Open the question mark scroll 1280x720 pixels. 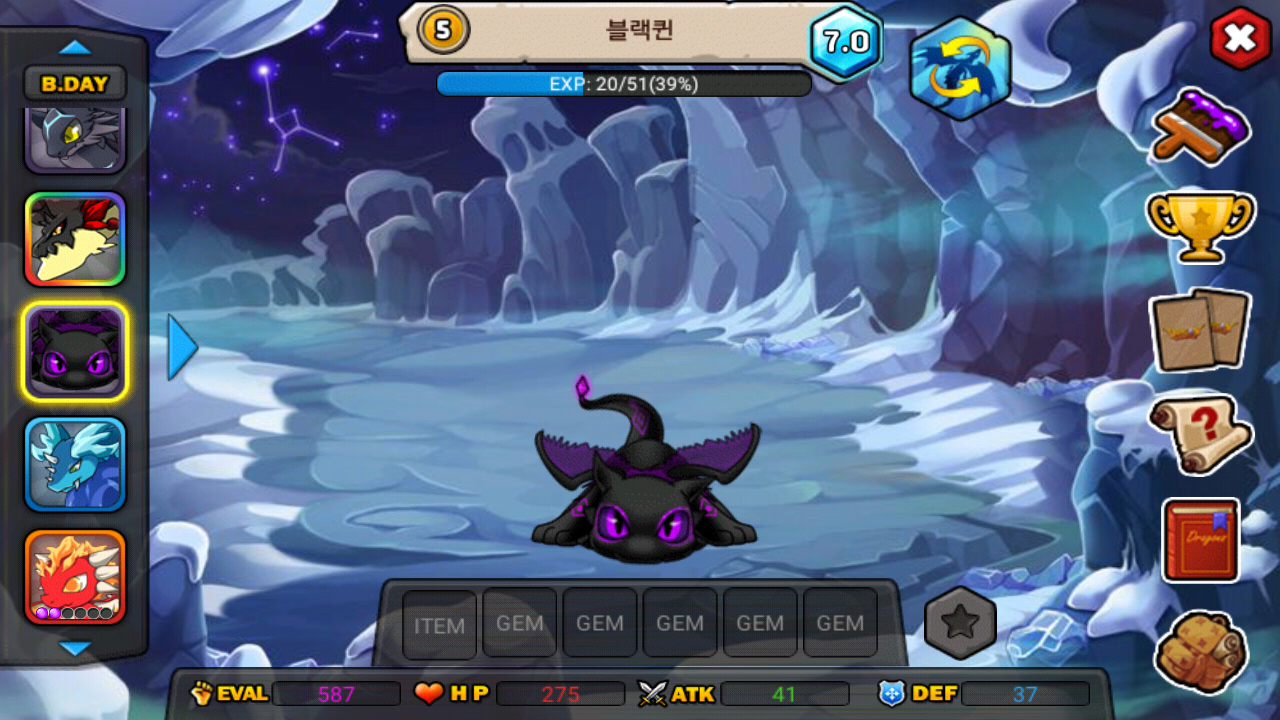(1200, 434)
